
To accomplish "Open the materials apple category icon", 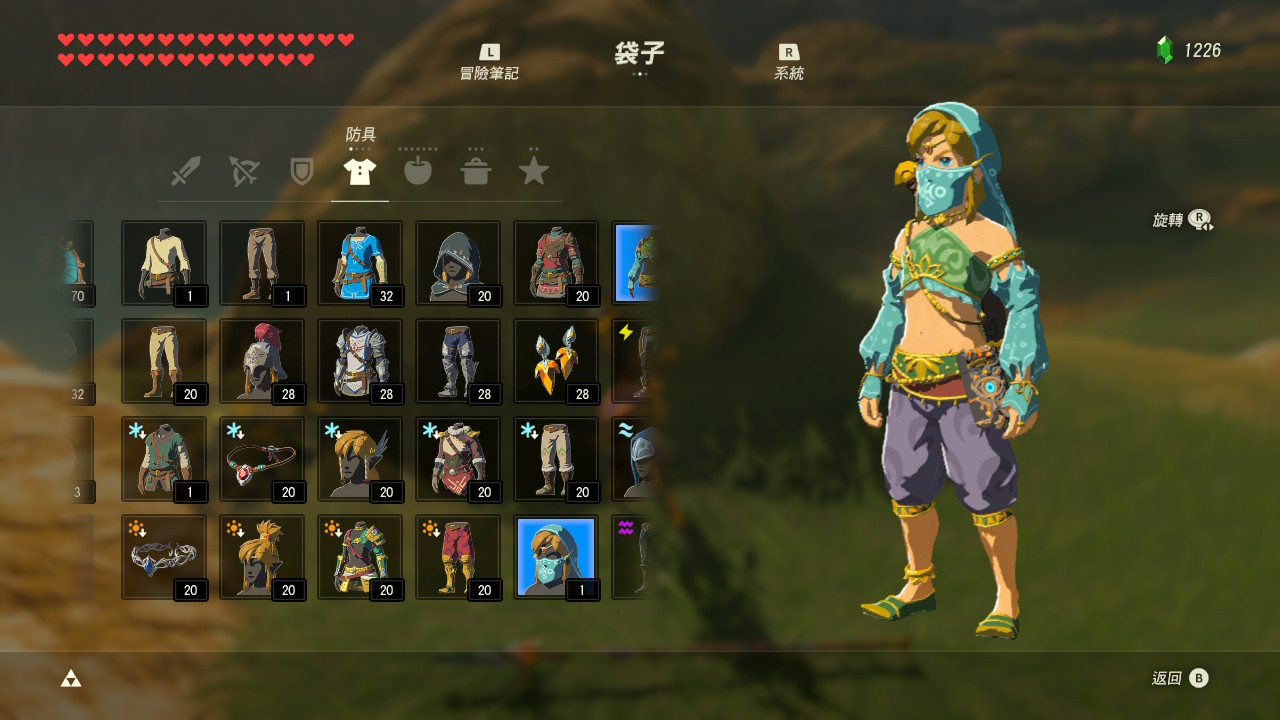I will (417, 170).
